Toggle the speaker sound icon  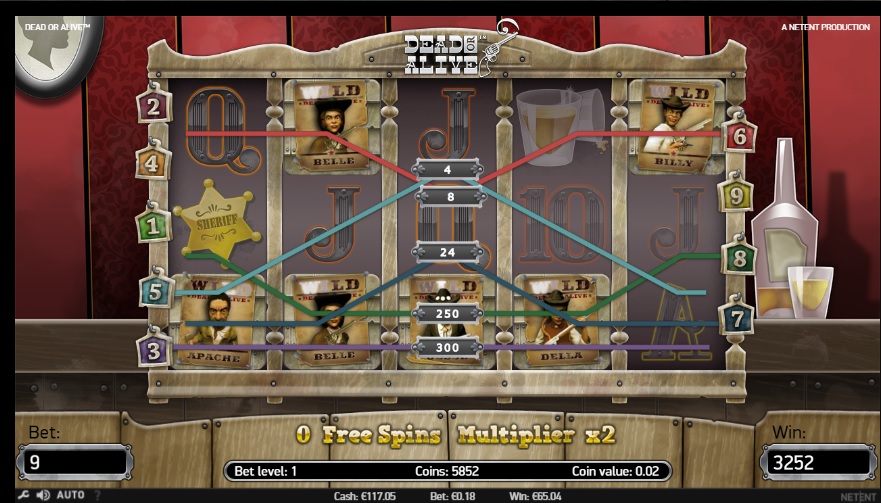click(43, 495)
